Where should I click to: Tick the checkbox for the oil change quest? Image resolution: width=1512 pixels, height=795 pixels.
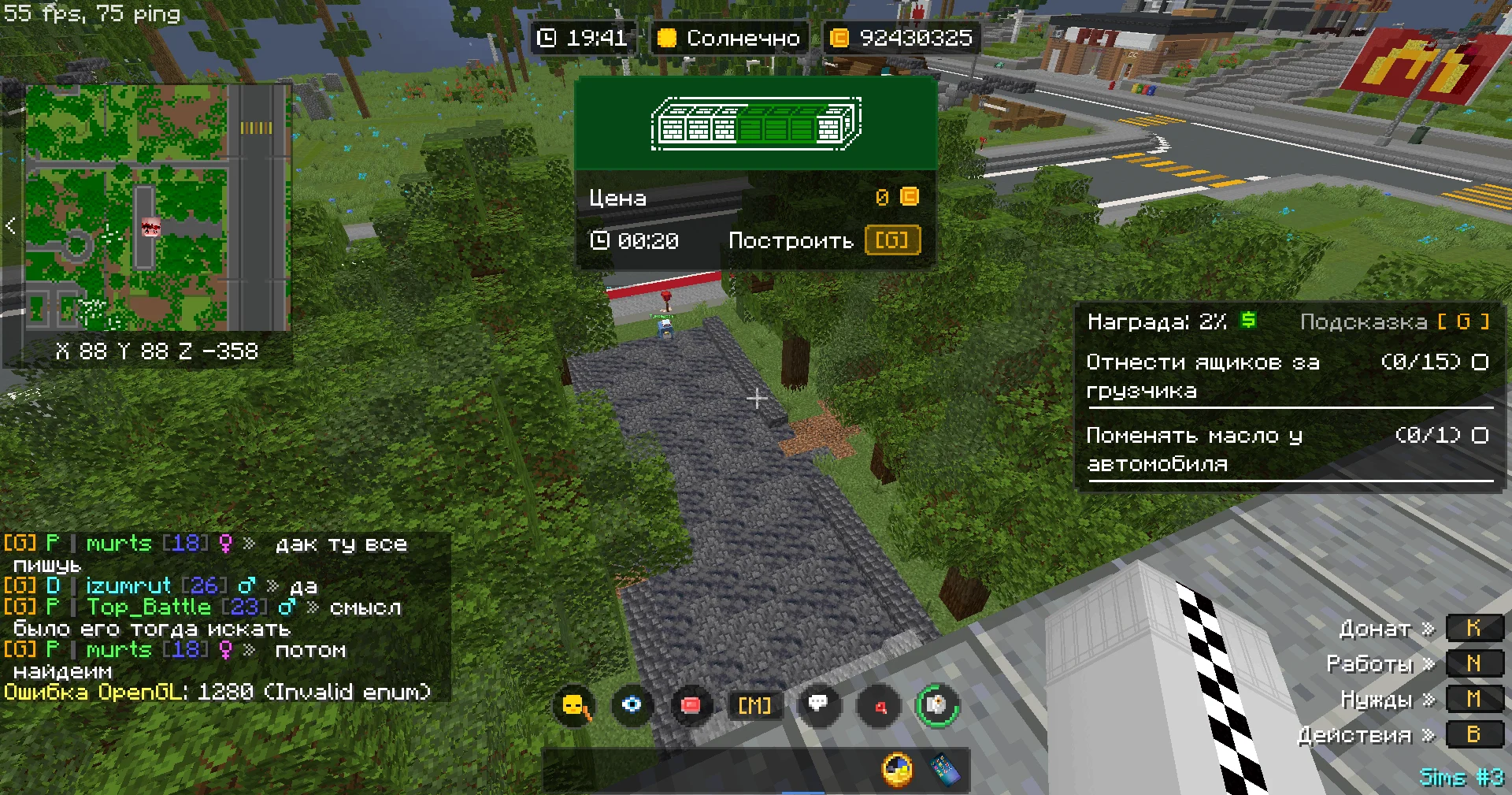[x=1480, y=436]
